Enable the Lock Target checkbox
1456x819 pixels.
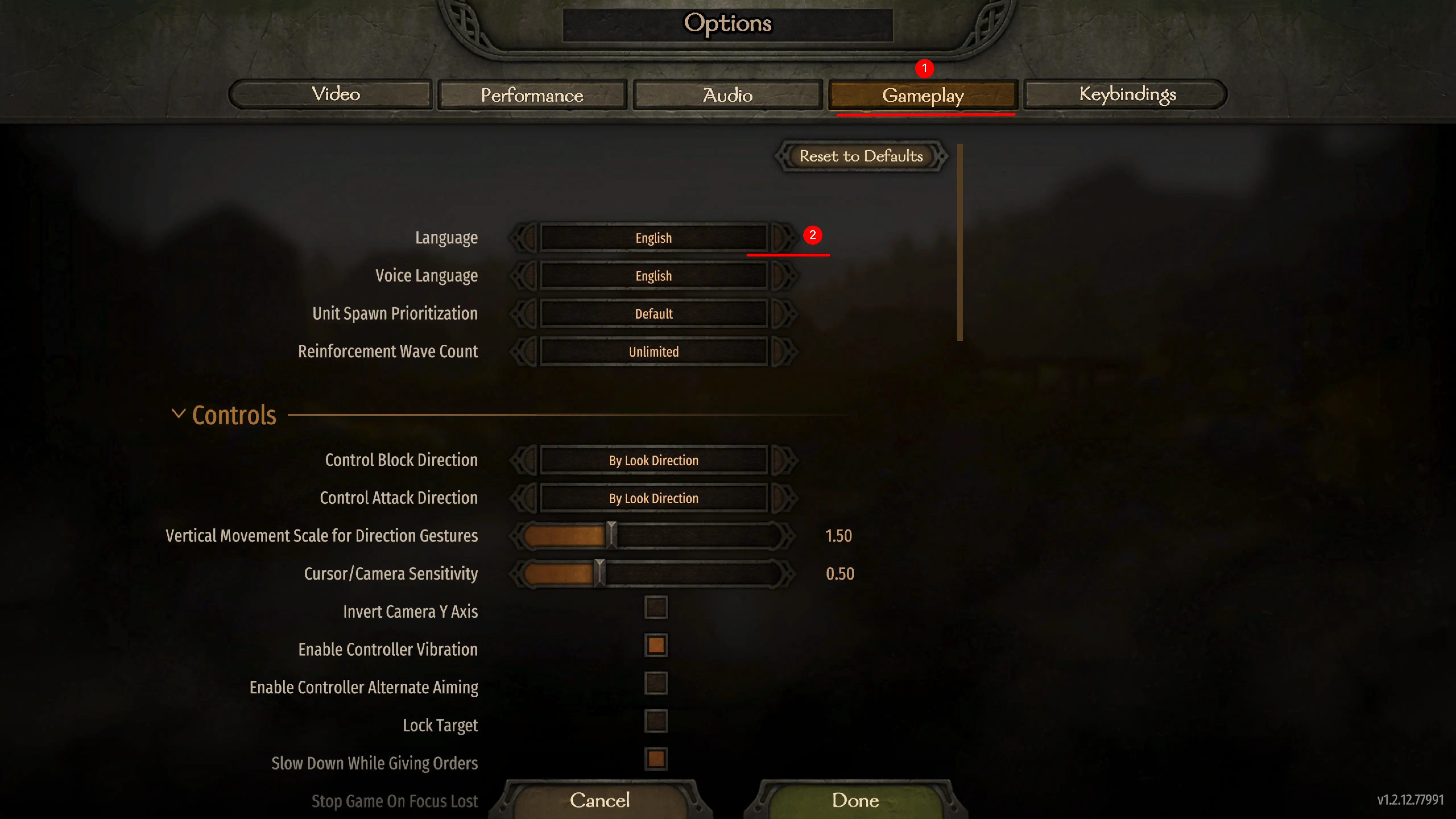(656, 722)
